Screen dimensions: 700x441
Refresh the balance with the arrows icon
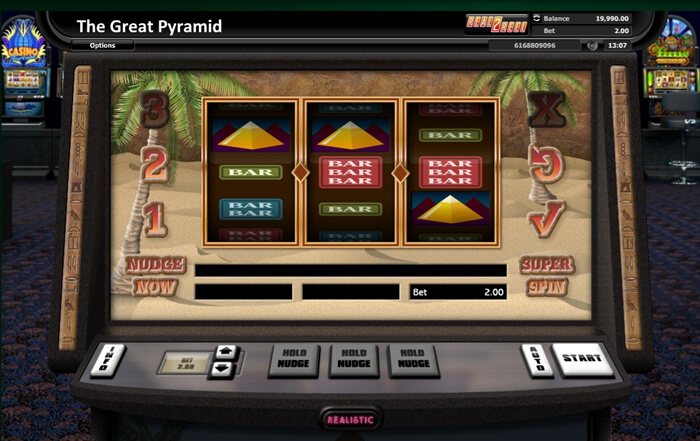coord(536,18)
